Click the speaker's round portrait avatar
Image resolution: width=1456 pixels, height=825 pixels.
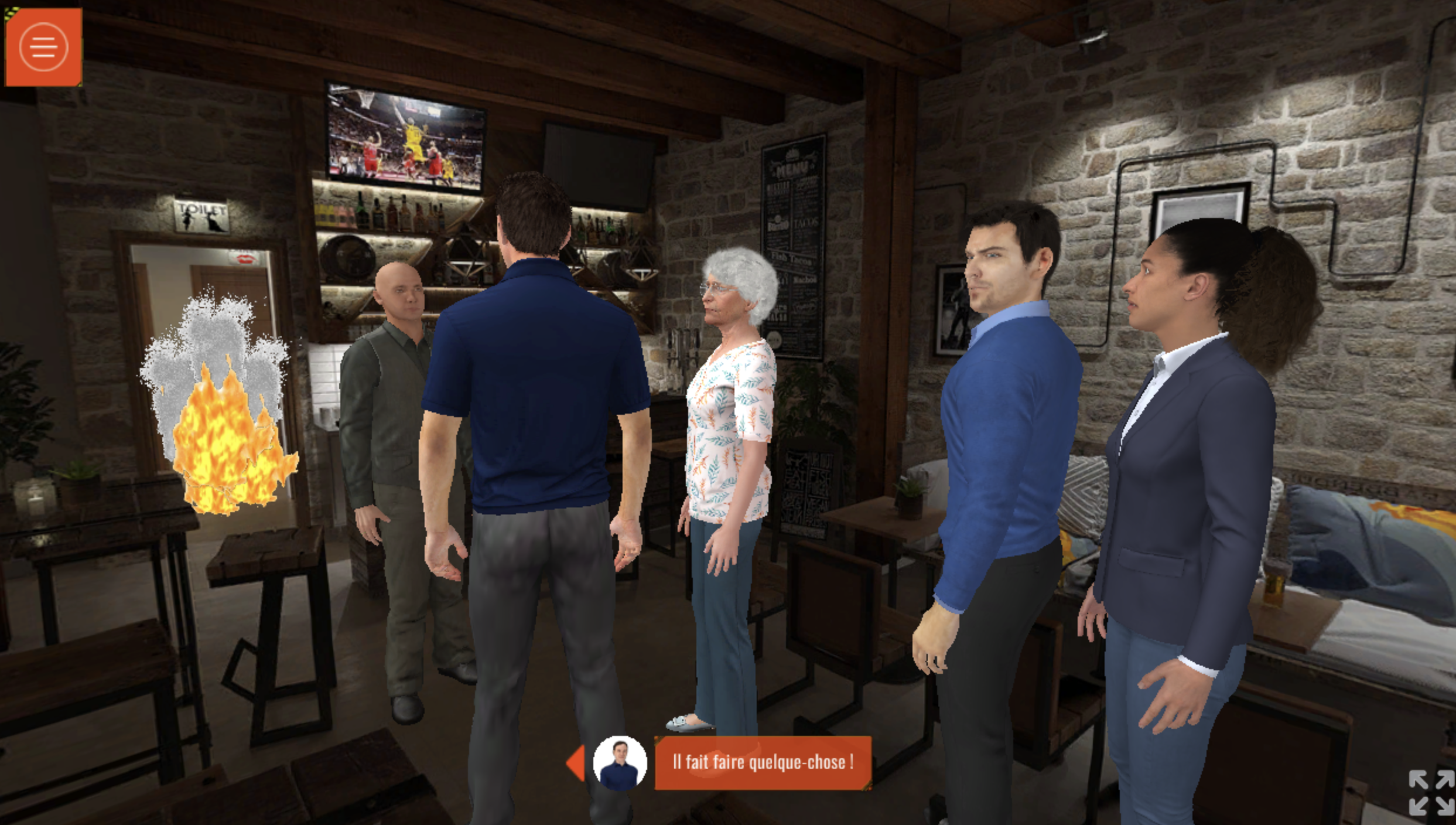click(x=620, y=763)
